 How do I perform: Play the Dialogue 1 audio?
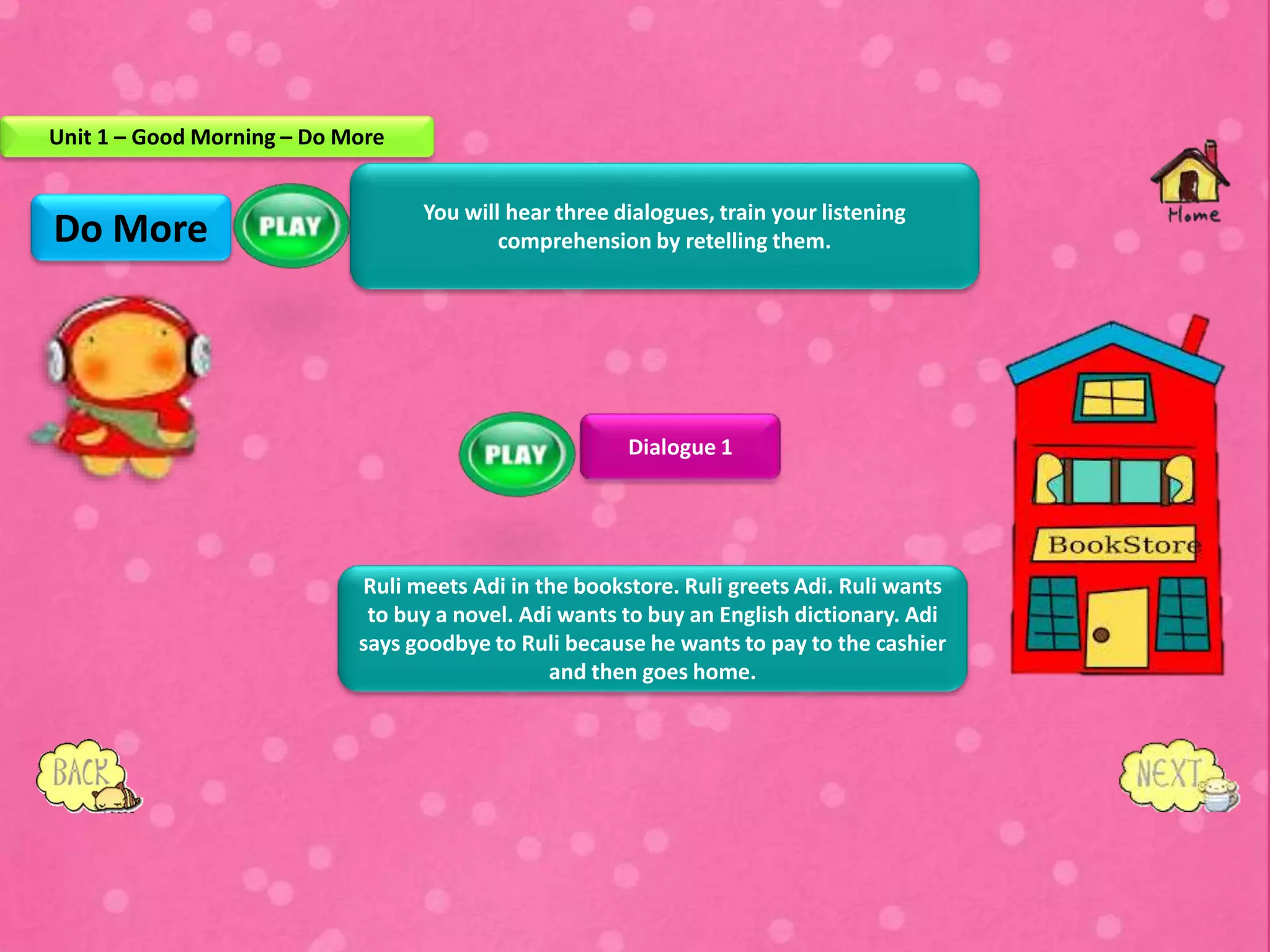click(x=516, y=454)
